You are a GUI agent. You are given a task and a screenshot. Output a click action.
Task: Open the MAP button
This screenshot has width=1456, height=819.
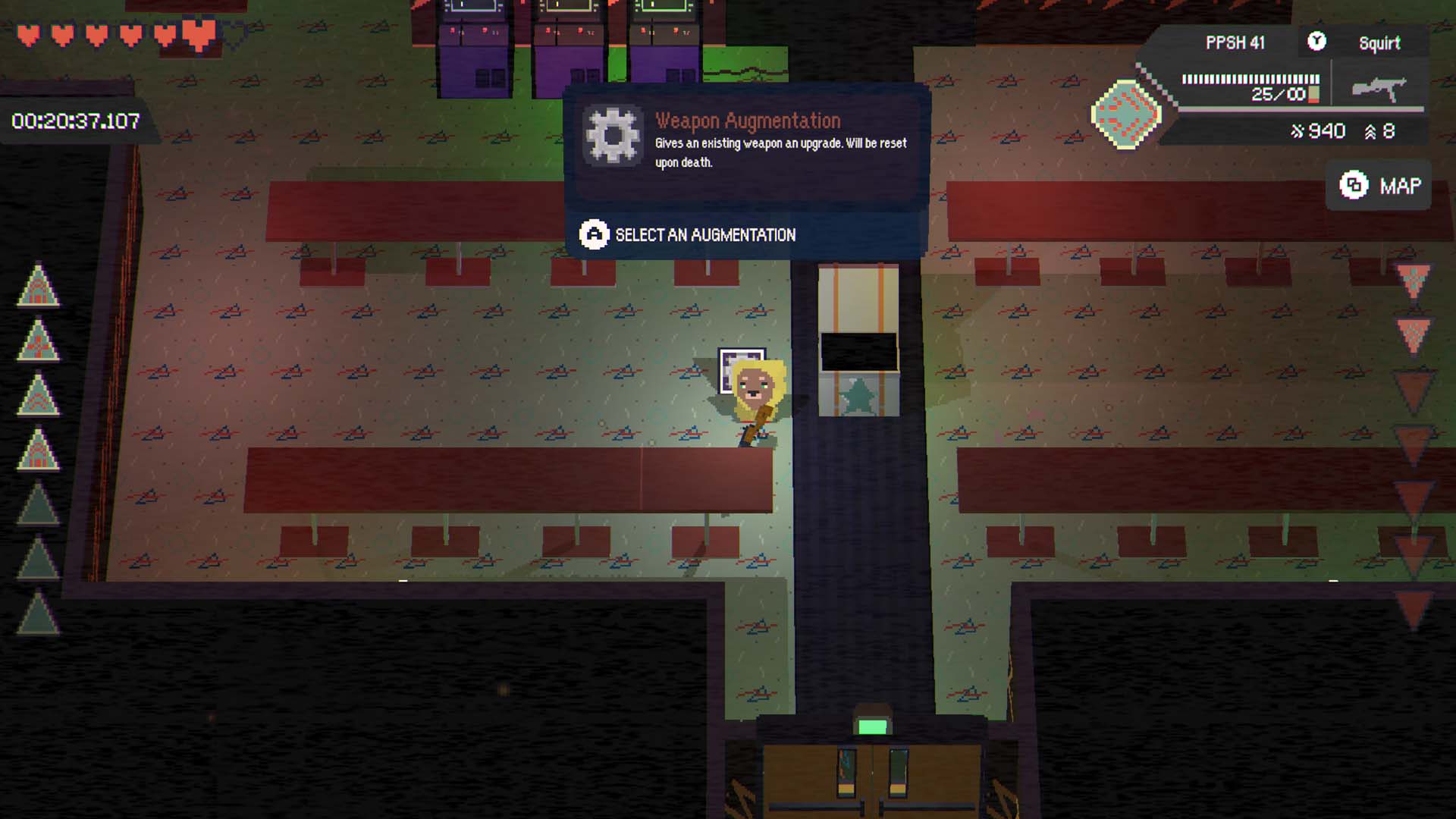pyautogui.click(x=1379, y=186)
